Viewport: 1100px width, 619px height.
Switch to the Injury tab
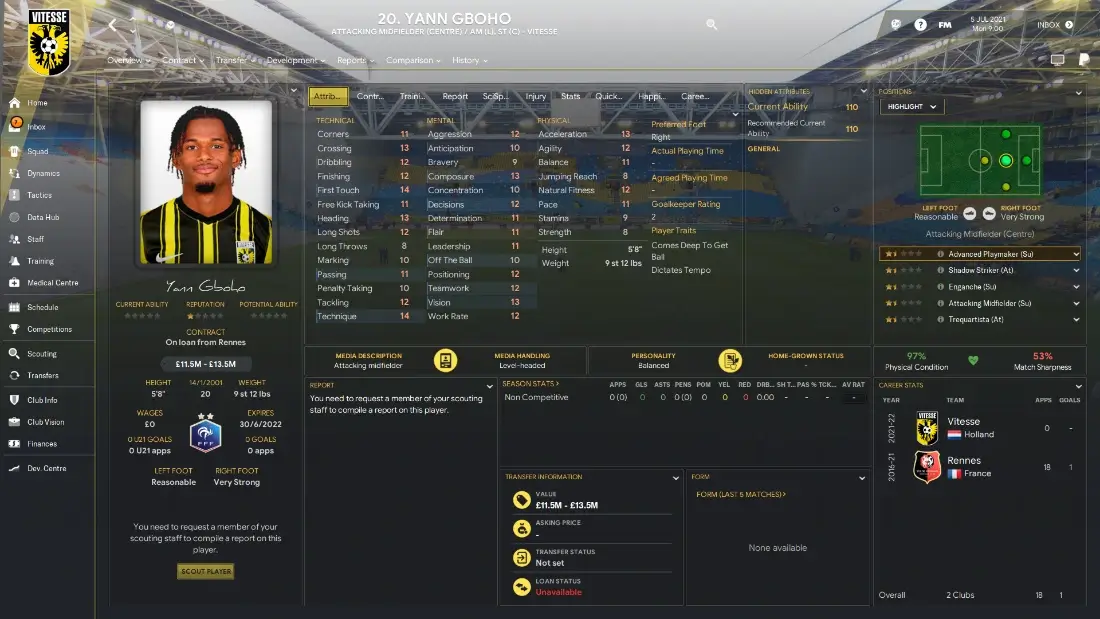[x=536, y=97]
